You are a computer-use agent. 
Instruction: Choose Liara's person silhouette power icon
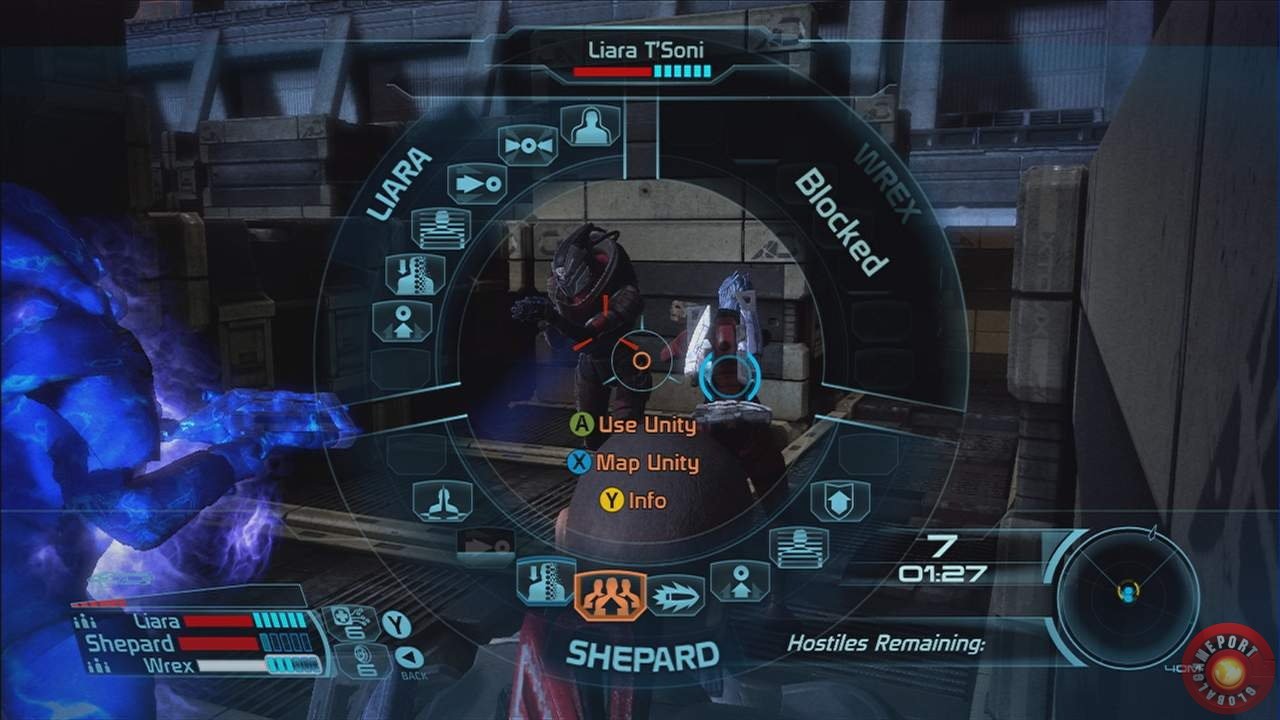pos(590,125)
